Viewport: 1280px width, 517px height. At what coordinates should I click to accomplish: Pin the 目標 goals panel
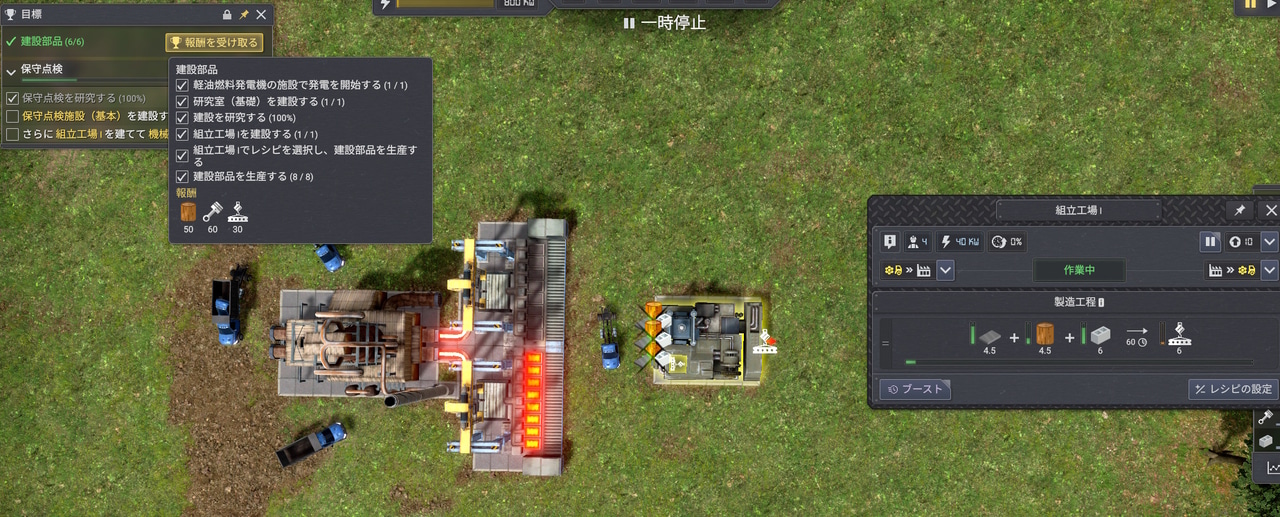coord(244,15)
